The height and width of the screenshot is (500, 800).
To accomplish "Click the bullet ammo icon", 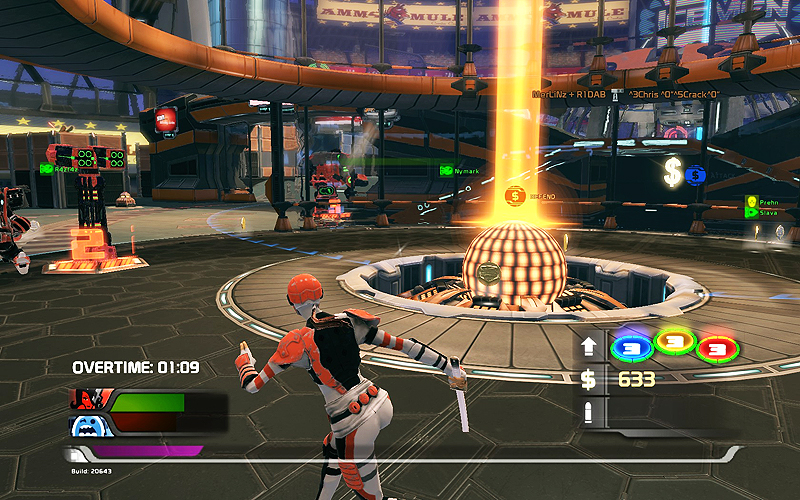I will click(589, 411).
